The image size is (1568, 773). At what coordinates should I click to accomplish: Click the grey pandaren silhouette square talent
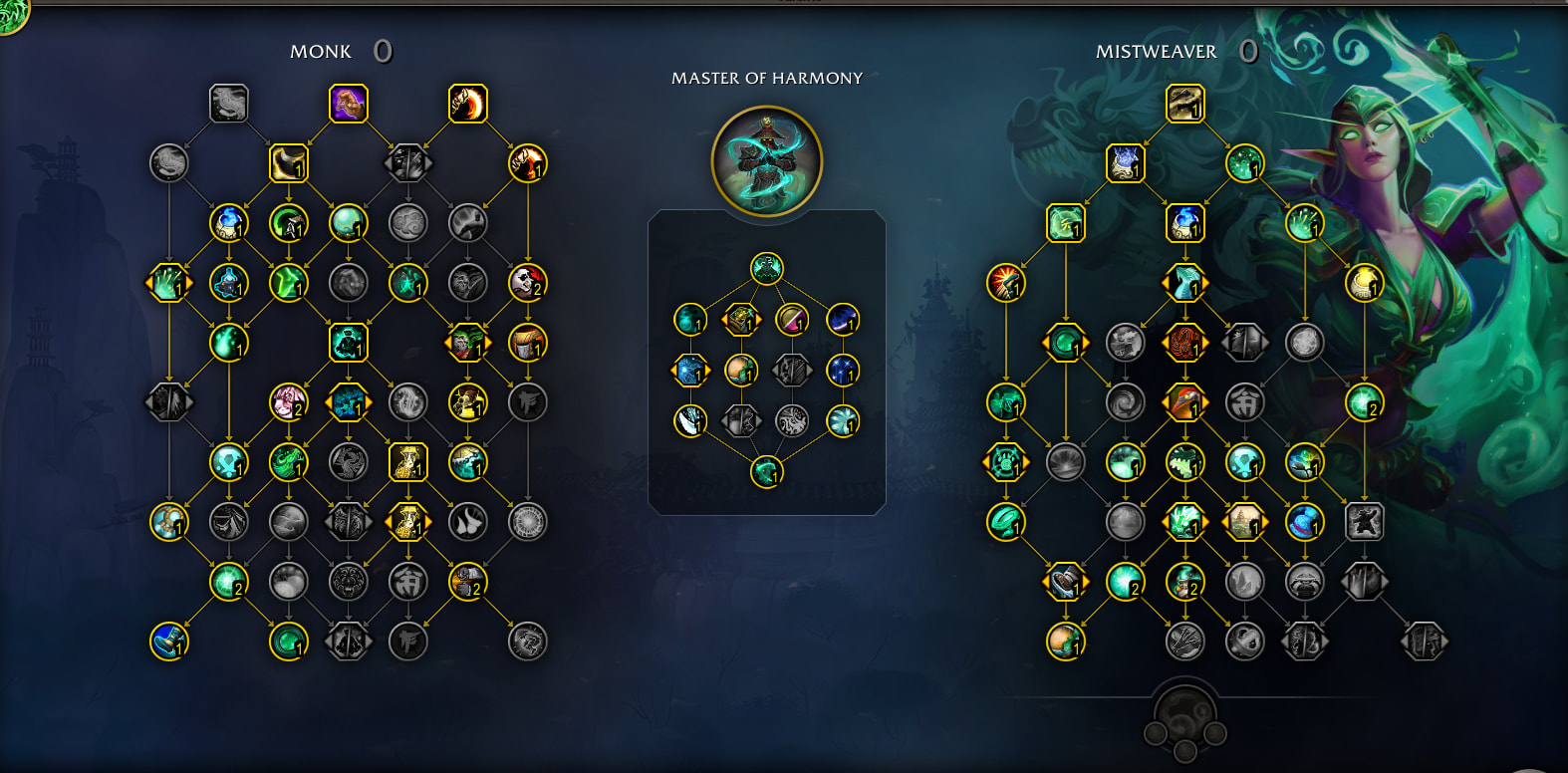1364,522
